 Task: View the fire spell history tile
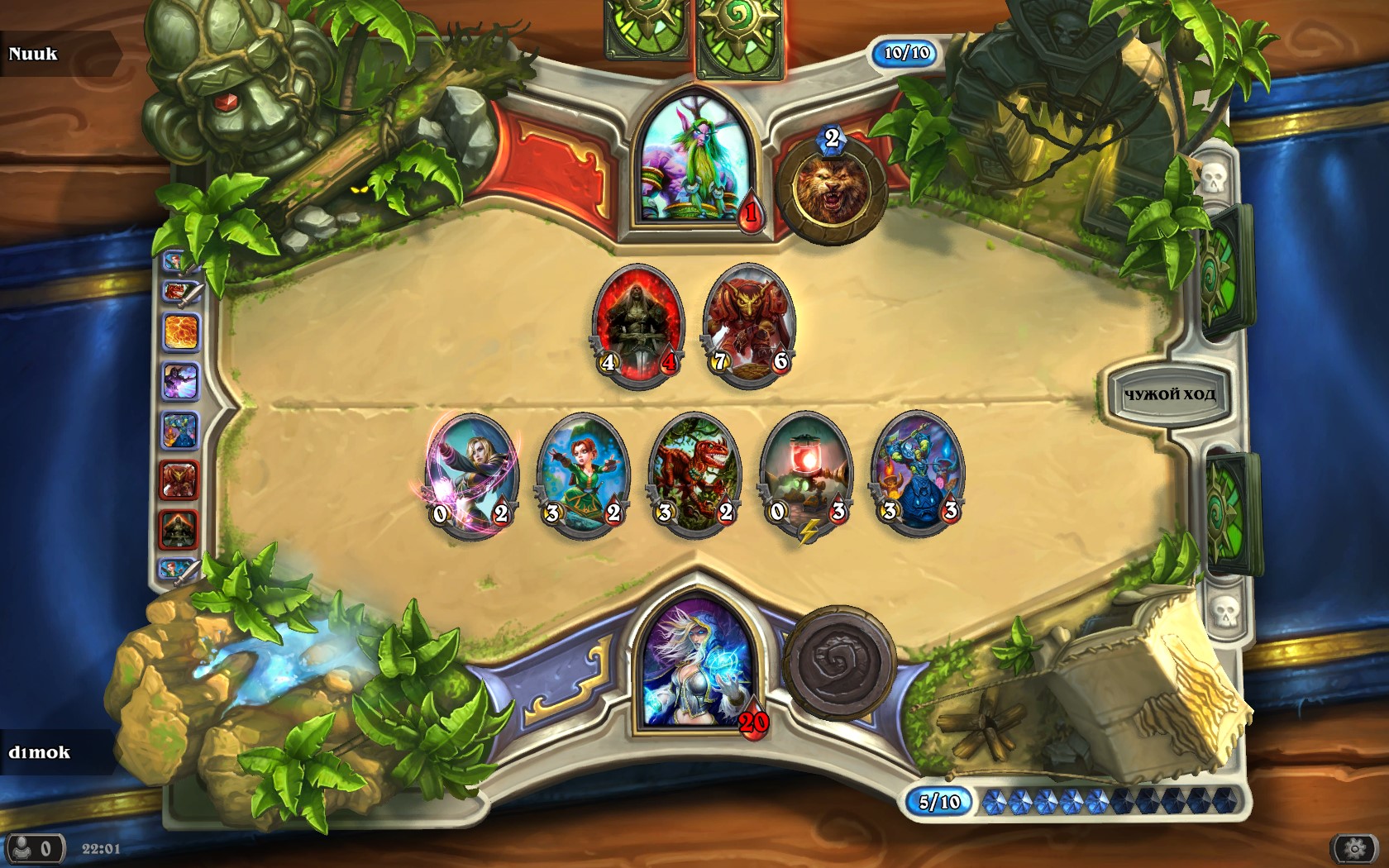click(x=180, y=331)
